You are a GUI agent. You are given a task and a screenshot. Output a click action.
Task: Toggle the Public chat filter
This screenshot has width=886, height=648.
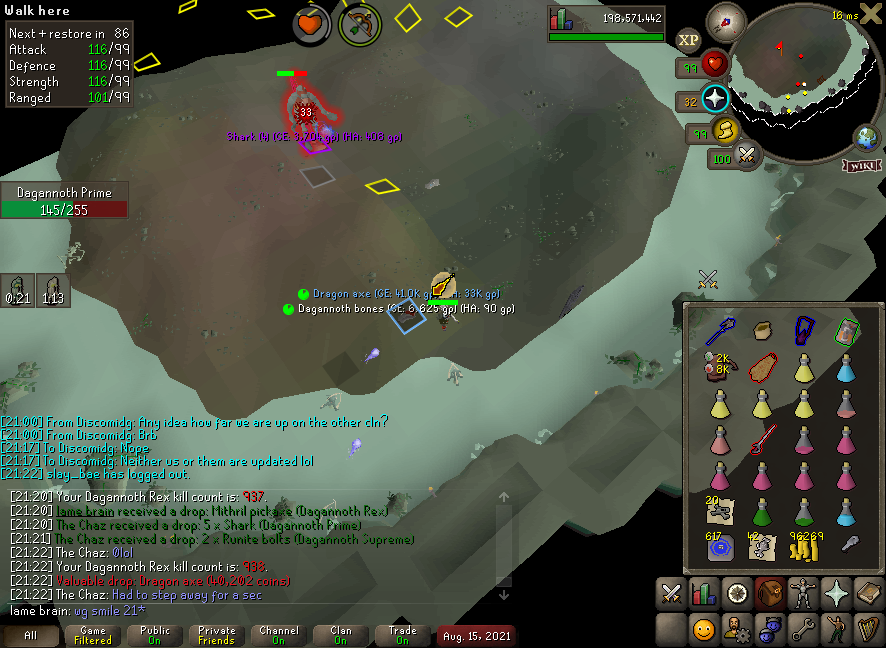[x=155, y=636]
